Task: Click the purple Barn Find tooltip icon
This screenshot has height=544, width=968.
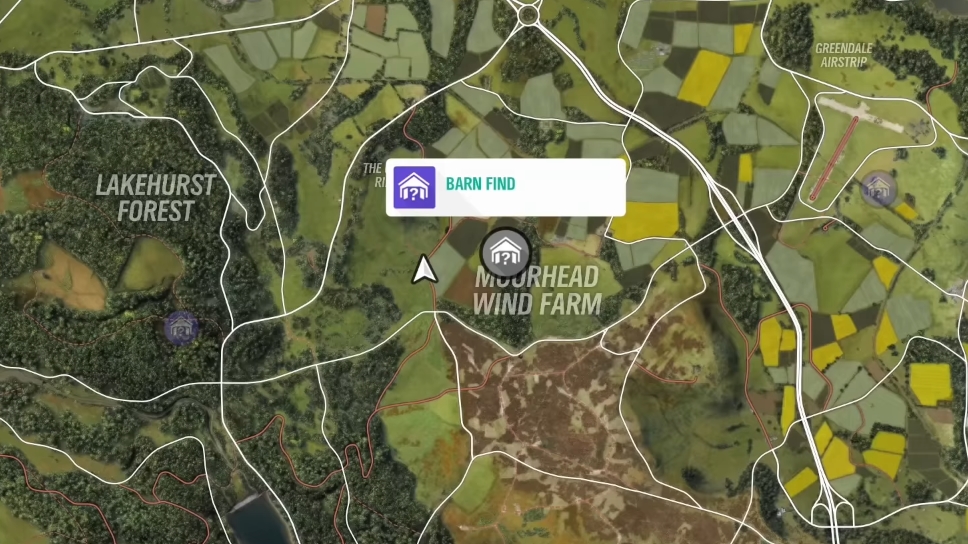Action: [415, 188]
